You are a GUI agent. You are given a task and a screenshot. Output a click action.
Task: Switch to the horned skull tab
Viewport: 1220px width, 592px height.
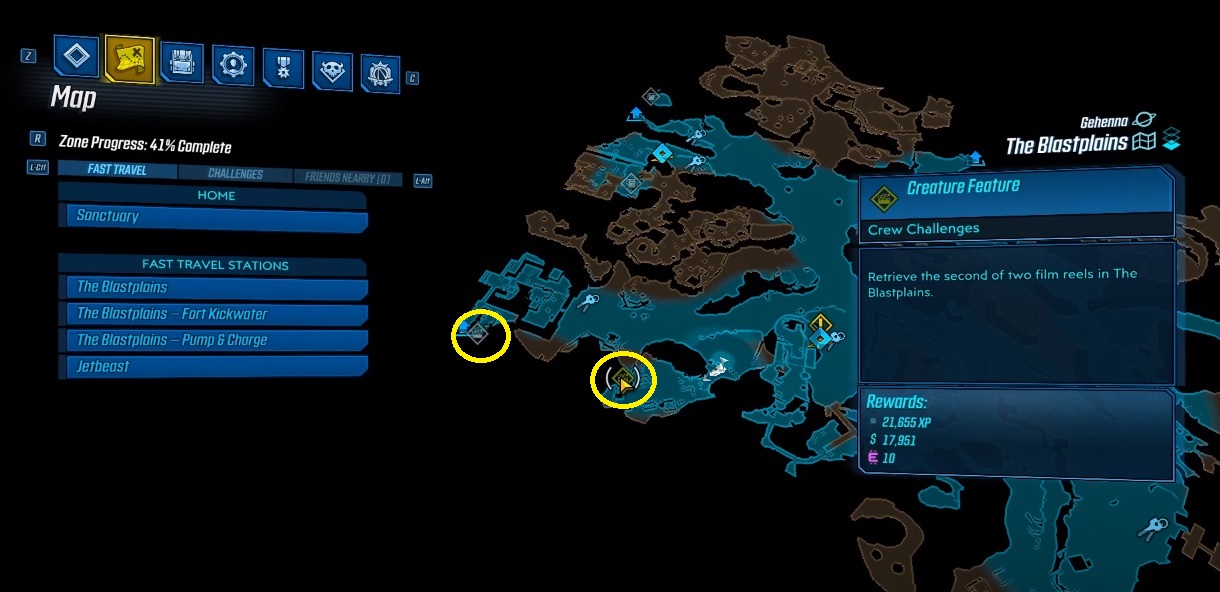(x=332, y=70)
